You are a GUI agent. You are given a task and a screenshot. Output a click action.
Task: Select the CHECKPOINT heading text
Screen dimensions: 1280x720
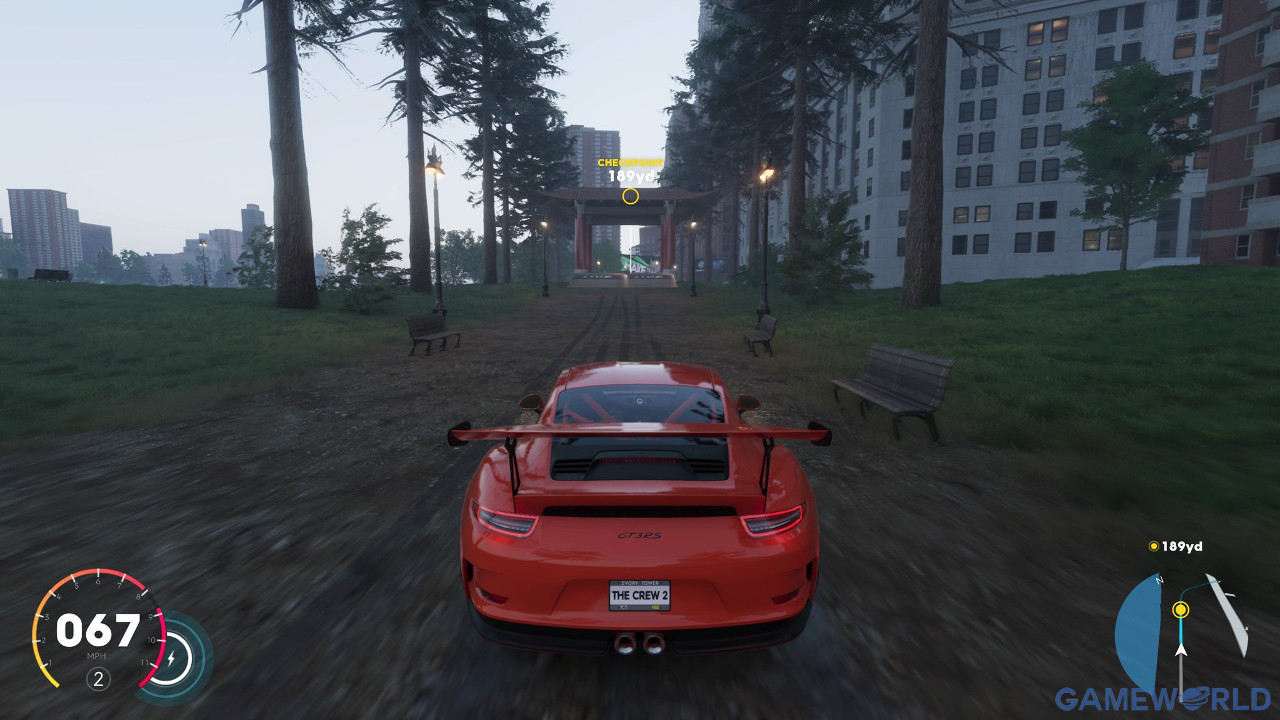click(628, 160)
